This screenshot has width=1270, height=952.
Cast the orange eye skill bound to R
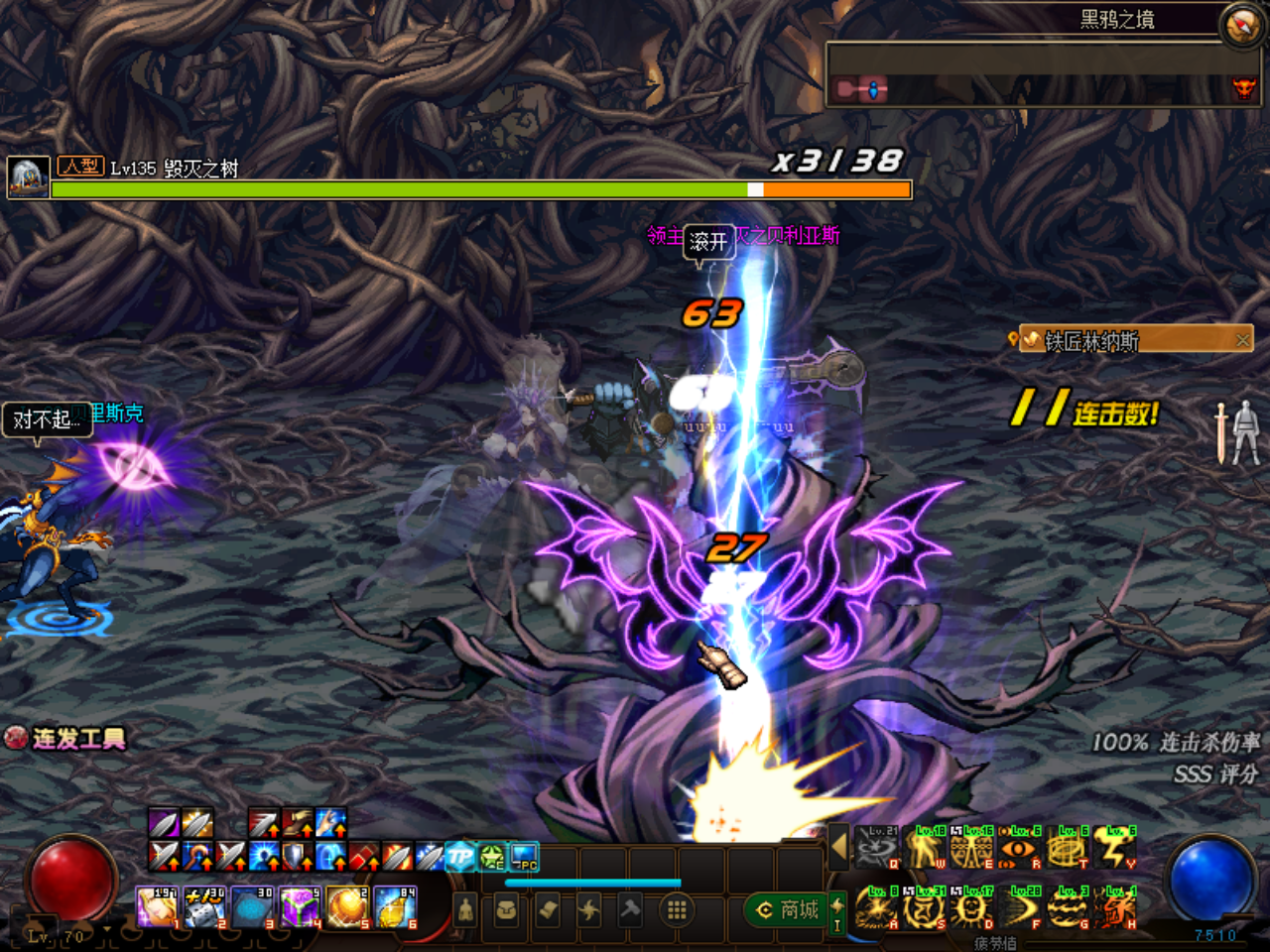coord(1018,849)
